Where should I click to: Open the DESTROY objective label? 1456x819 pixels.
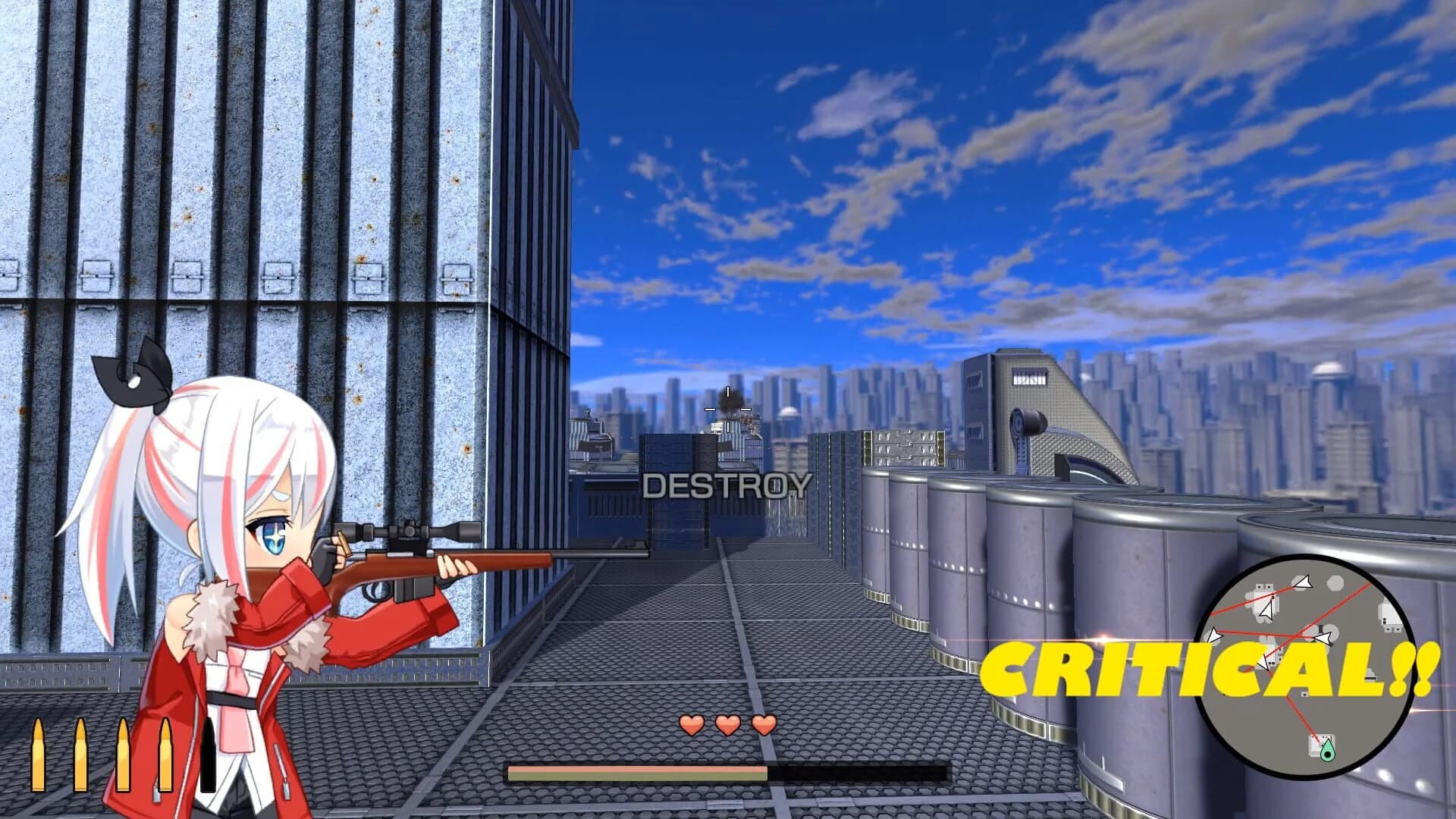click(726, 486)
